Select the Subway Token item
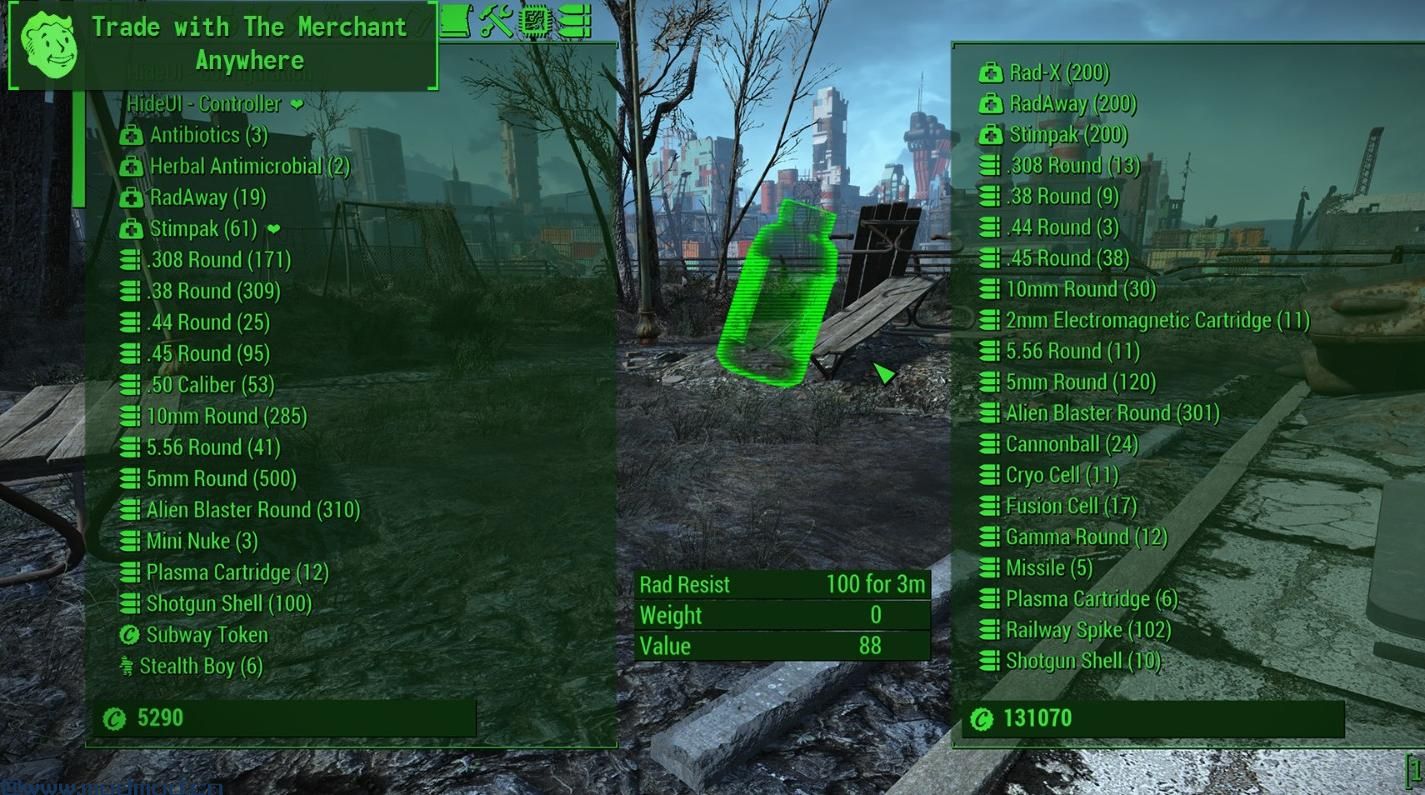The image size is (1425, 795). [206, 635]
